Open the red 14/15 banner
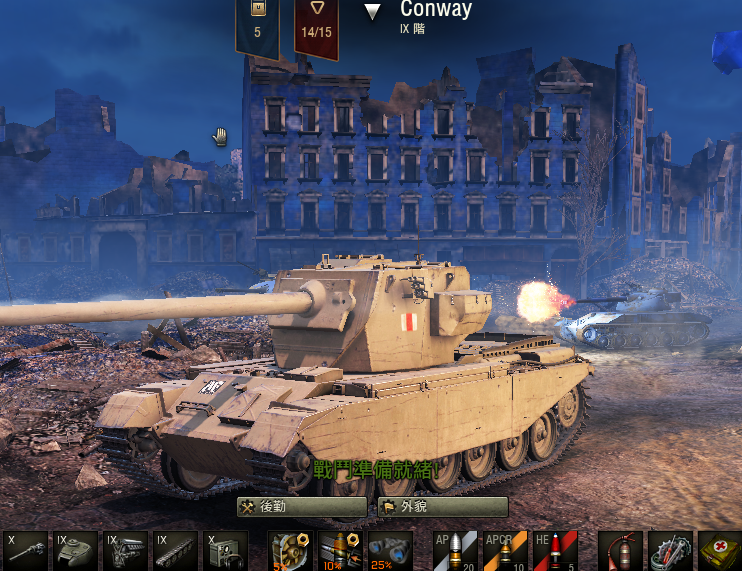This screenshot has height=571, width=742. (x=315, y=25)
